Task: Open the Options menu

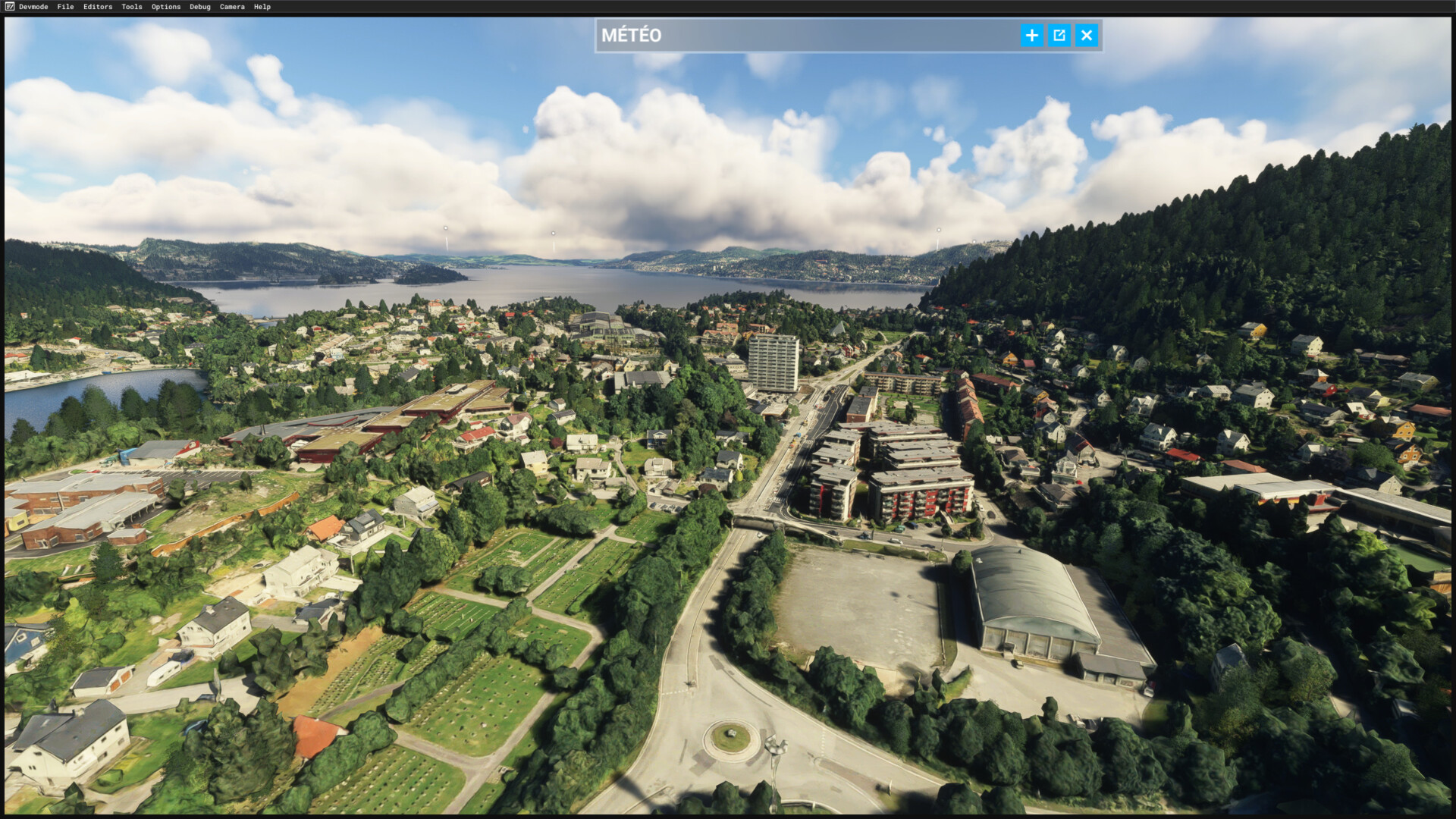Action: [x=166, y=7]
